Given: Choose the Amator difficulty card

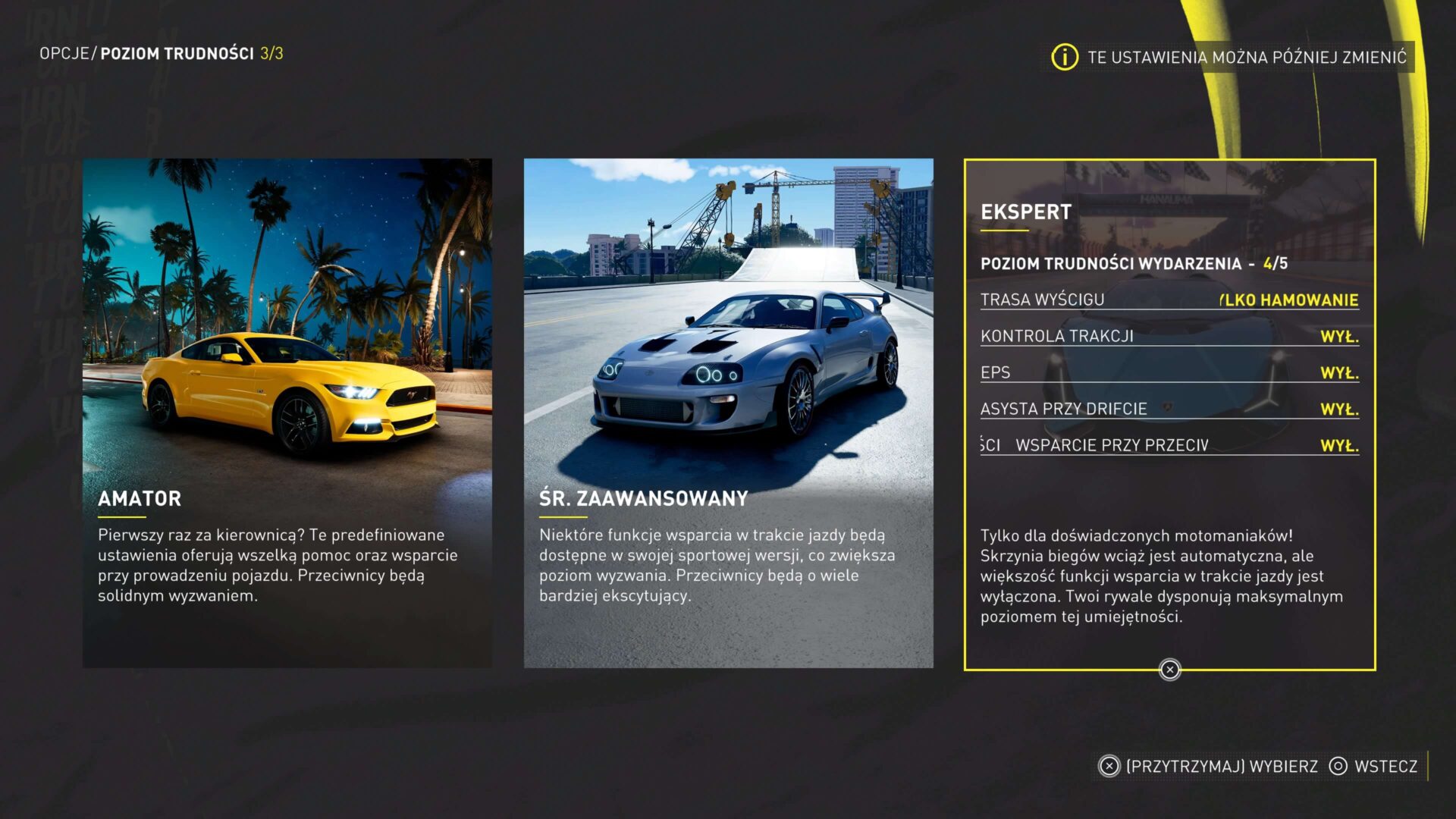Looking at the screenshot, I should click(x=287, y=413).
